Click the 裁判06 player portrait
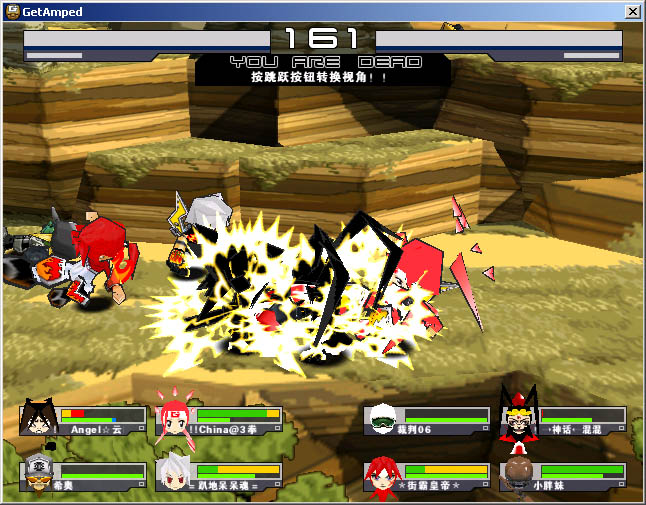Screen dimensions: 646x505 click(x=381, y=419)
